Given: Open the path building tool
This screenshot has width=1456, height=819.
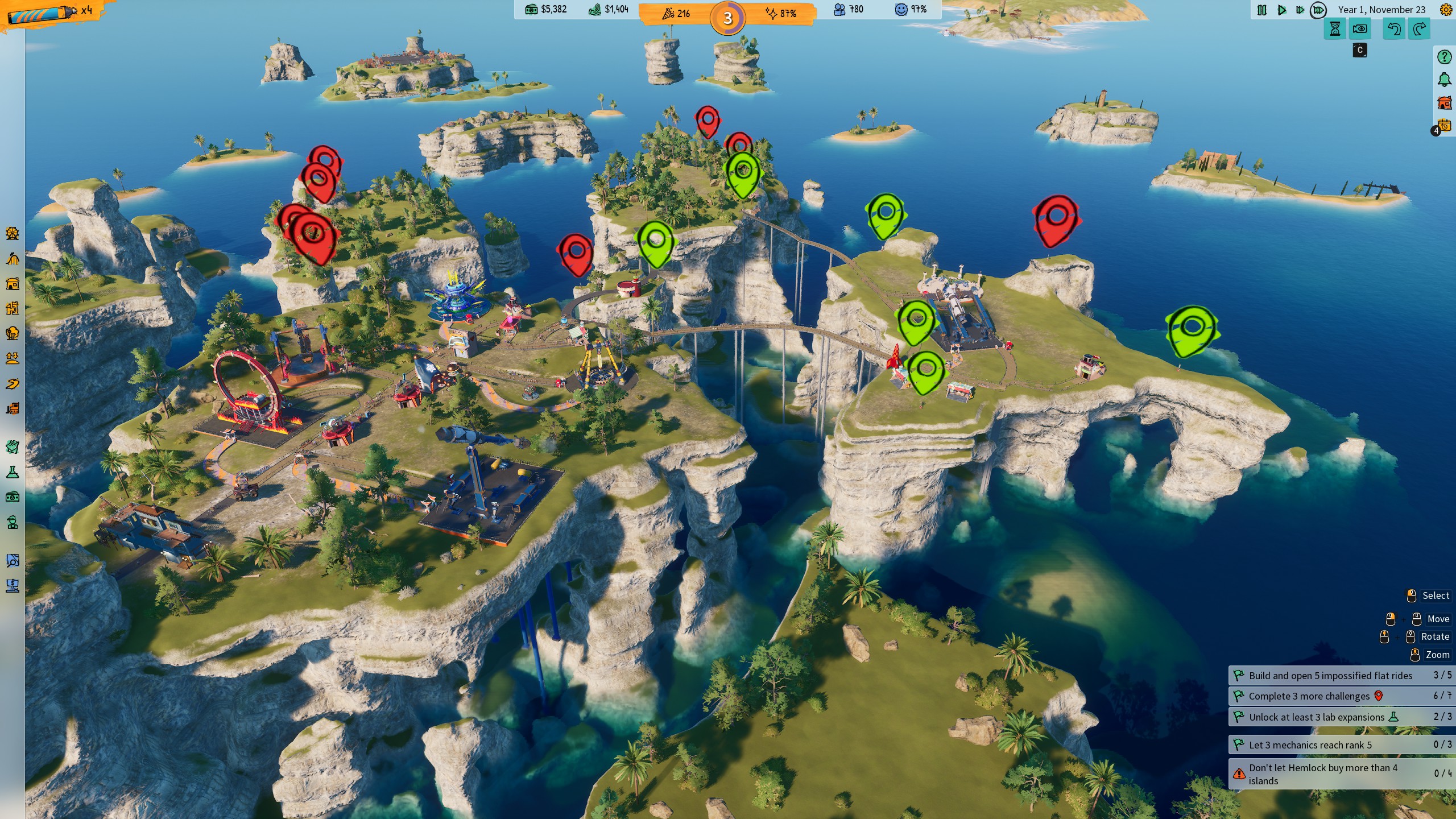Looking at the screenshot, I should click(x=13, y=384).
